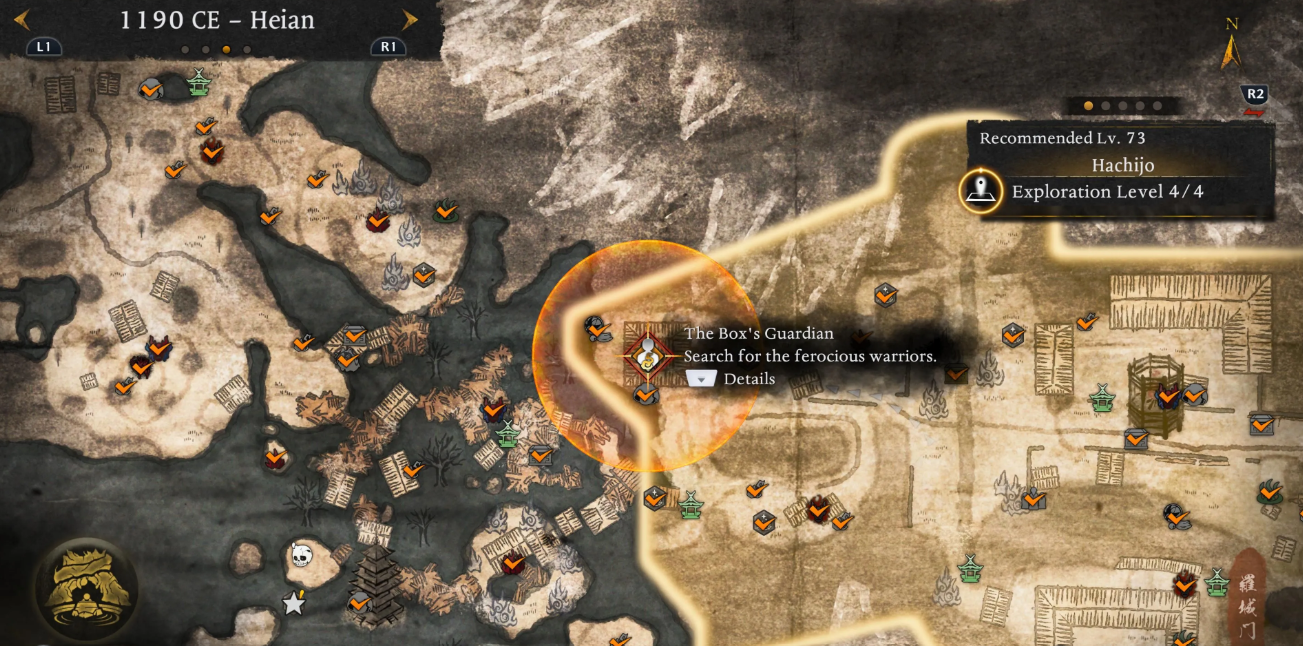Go to the previous era with left arrow
The image size is (1303, 646).
(x=22, y=20)
